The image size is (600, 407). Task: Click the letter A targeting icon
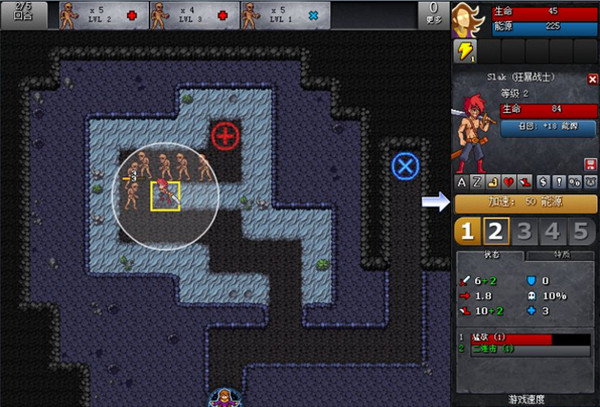click(461, 182)
